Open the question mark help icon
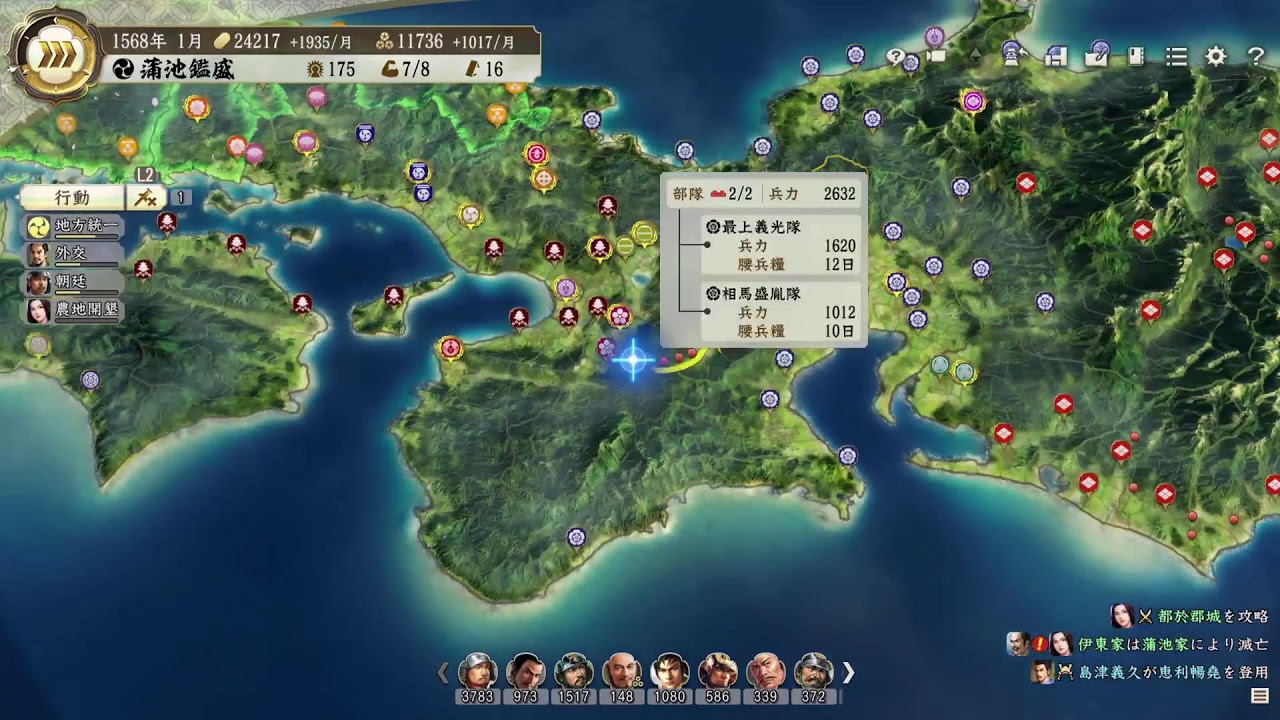 click(x=1255, y=57)
